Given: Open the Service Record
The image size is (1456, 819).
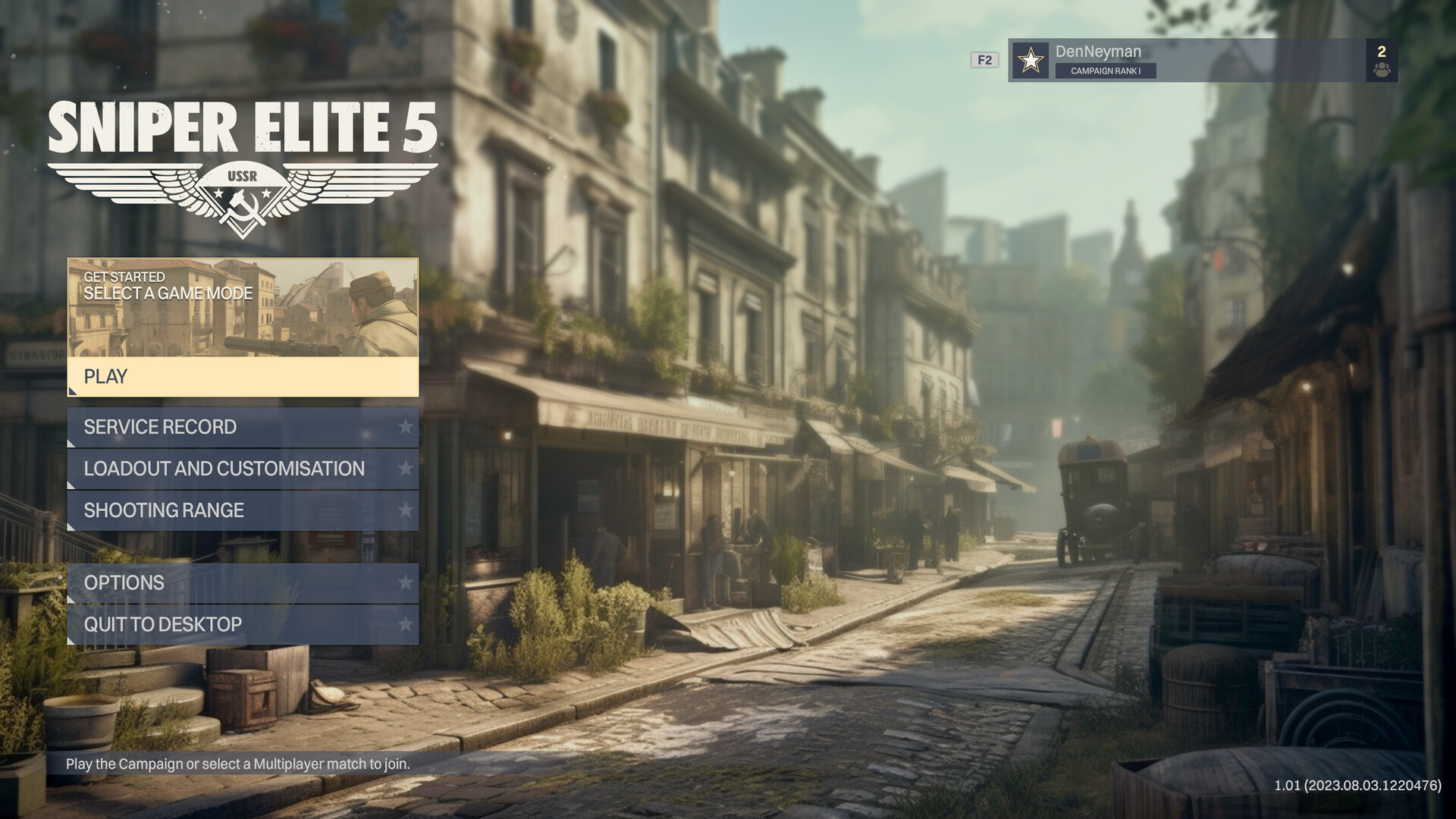Looking at the screenshot, I should pyautogui.click(x=243, y=427).
